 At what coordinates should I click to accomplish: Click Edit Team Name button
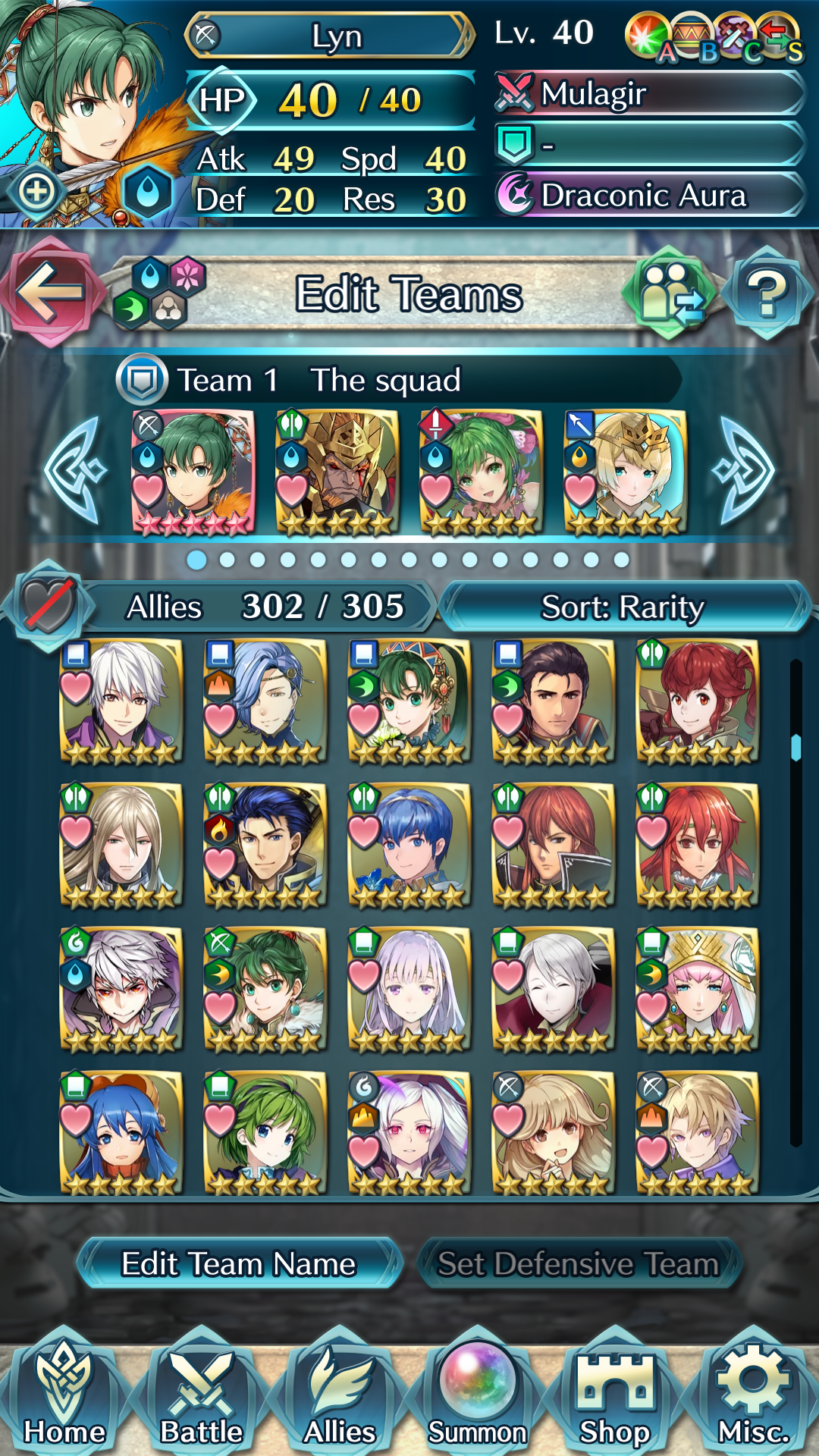239,1263
